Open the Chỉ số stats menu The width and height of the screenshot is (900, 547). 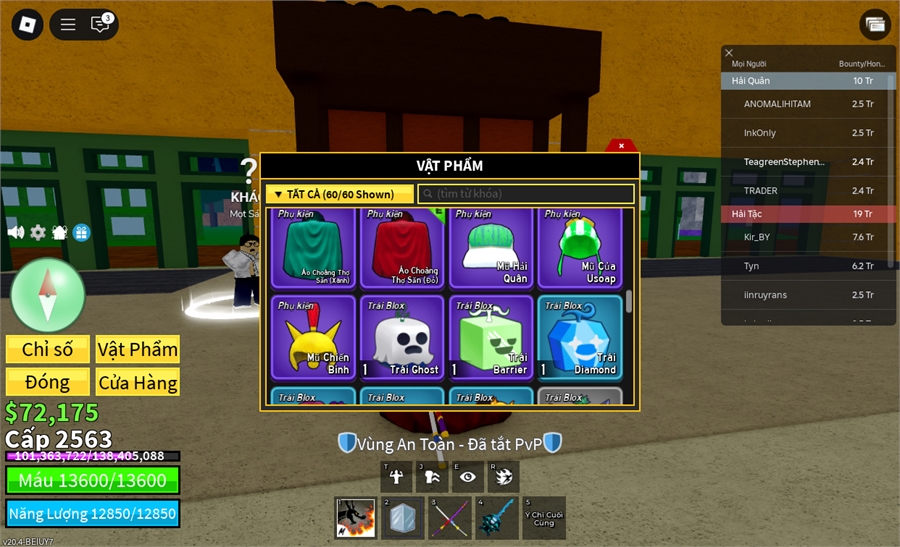click(48, 349)
